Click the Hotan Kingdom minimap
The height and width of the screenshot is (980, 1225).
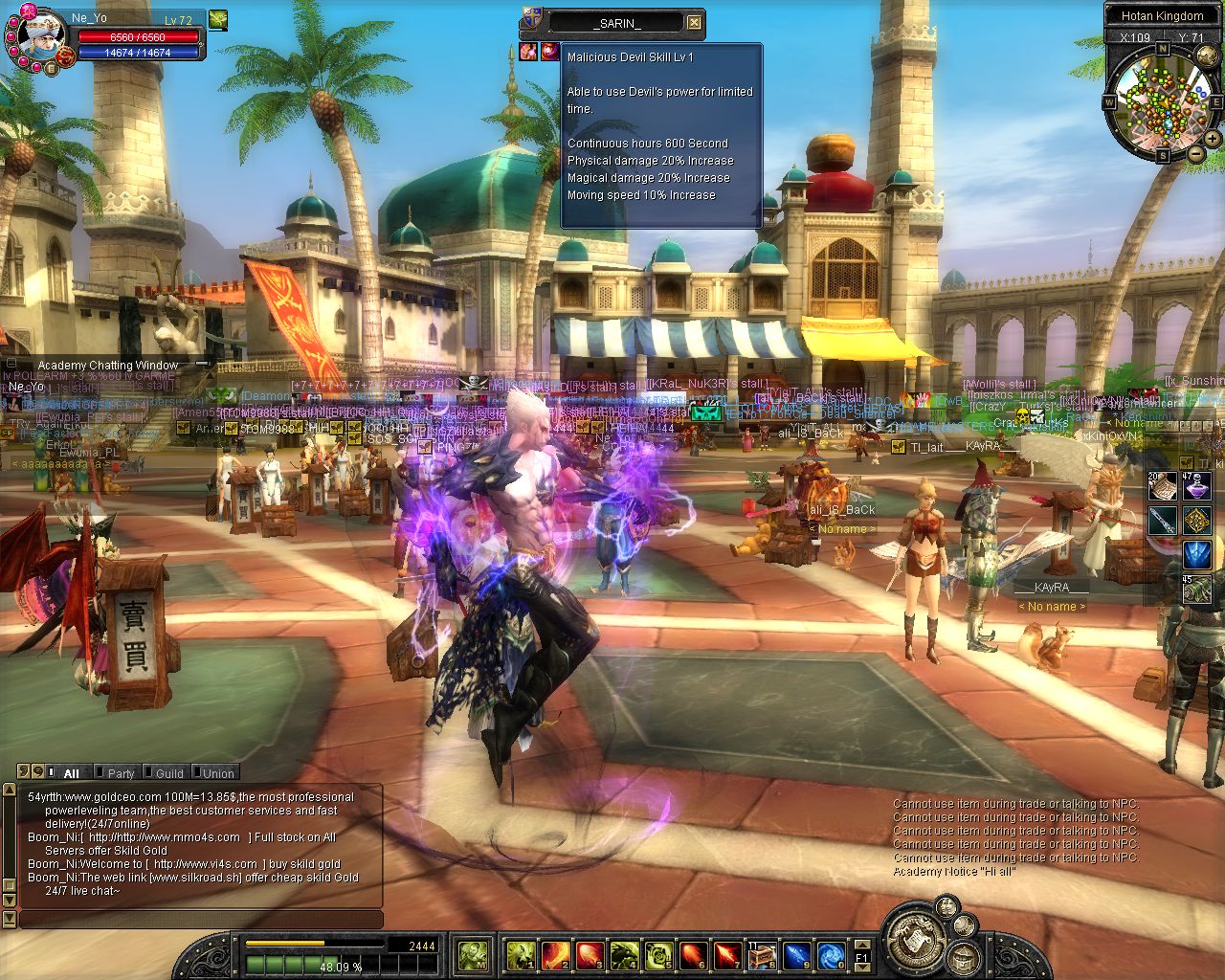click(1163, 100)
